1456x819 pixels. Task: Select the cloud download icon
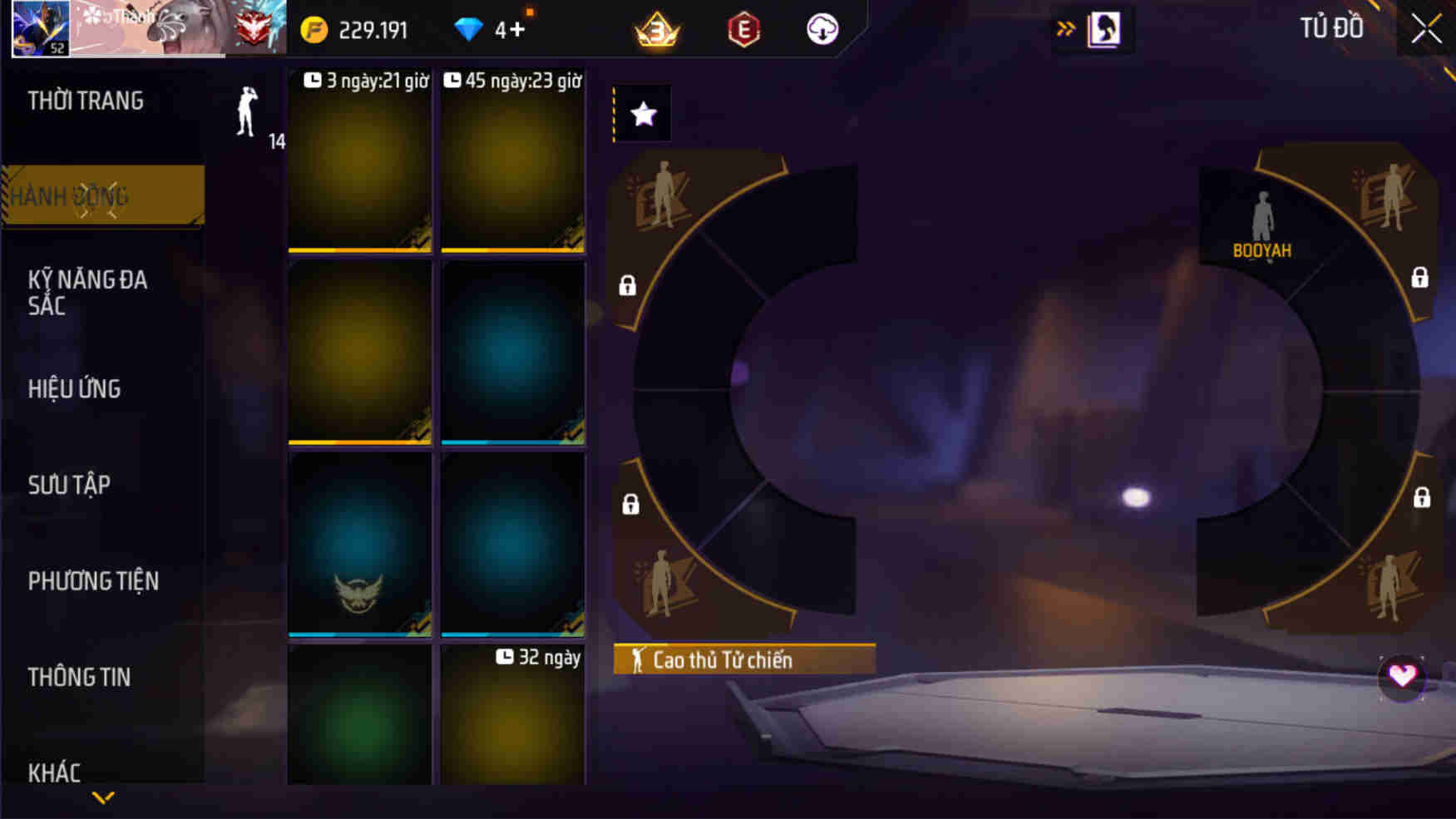point(822,28)
